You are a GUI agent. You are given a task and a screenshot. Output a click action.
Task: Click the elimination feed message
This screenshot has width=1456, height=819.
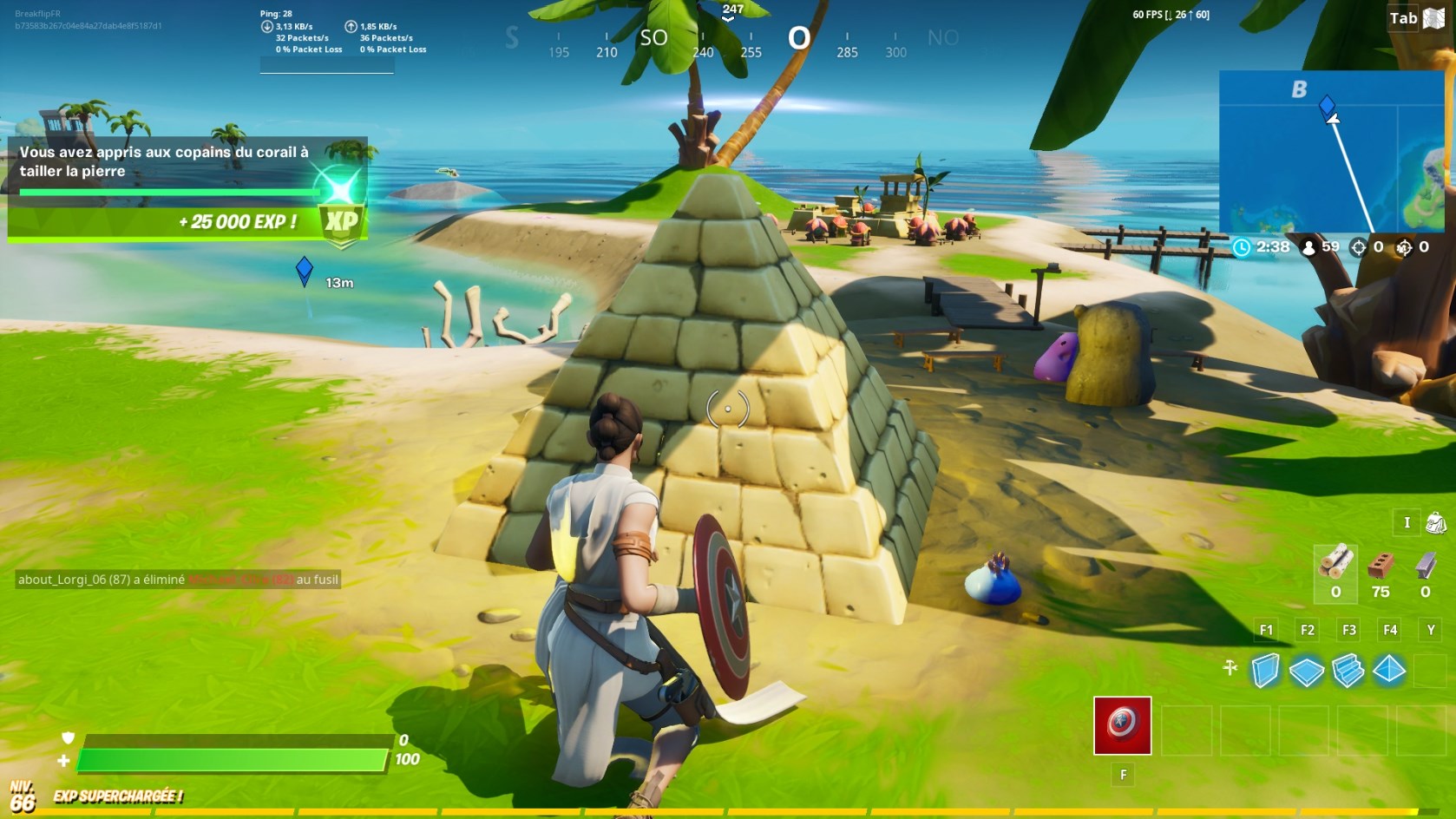[x=178, y=580]
